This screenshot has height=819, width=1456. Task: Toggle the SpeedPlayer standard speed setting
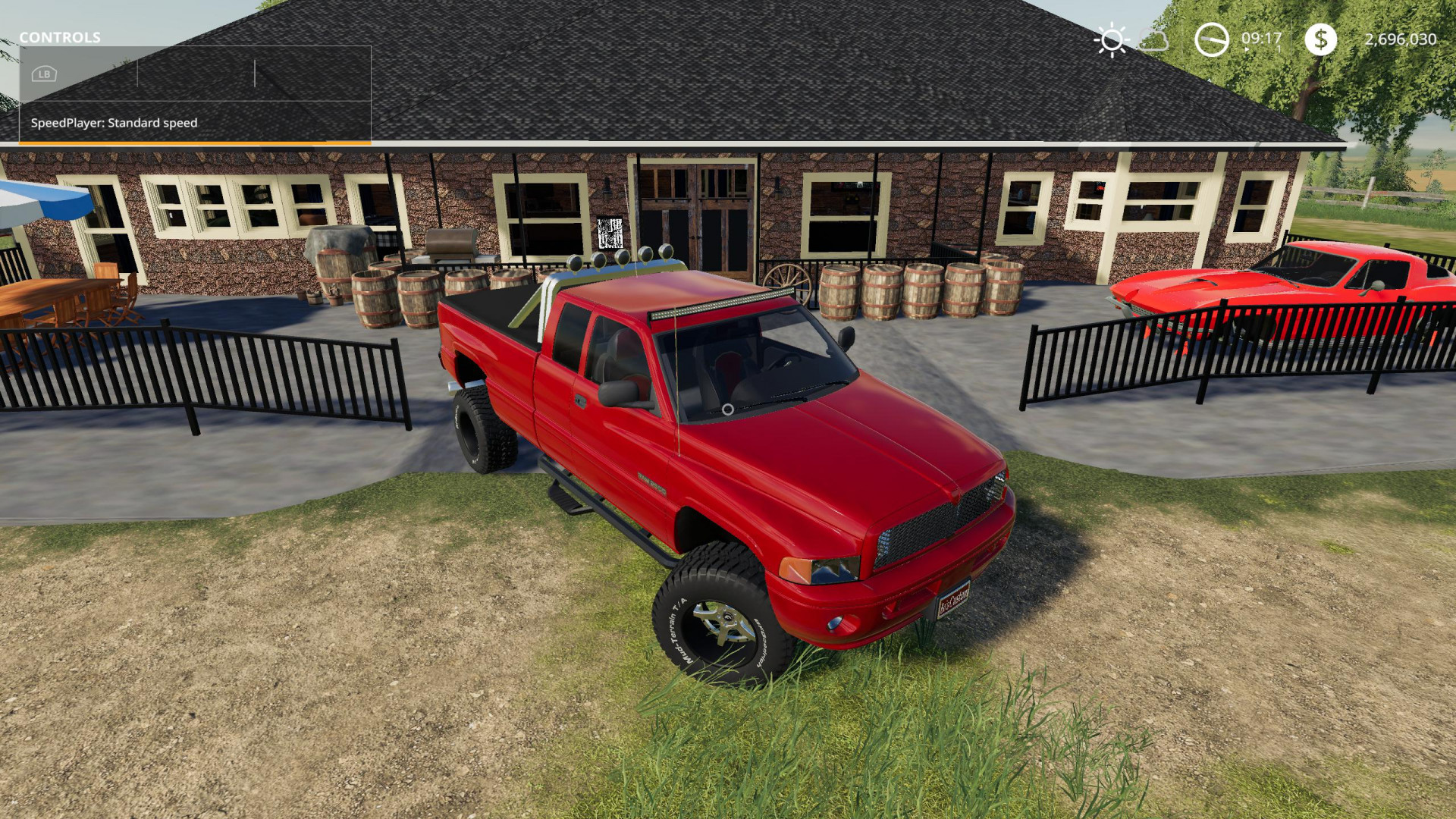pos(114,122)
